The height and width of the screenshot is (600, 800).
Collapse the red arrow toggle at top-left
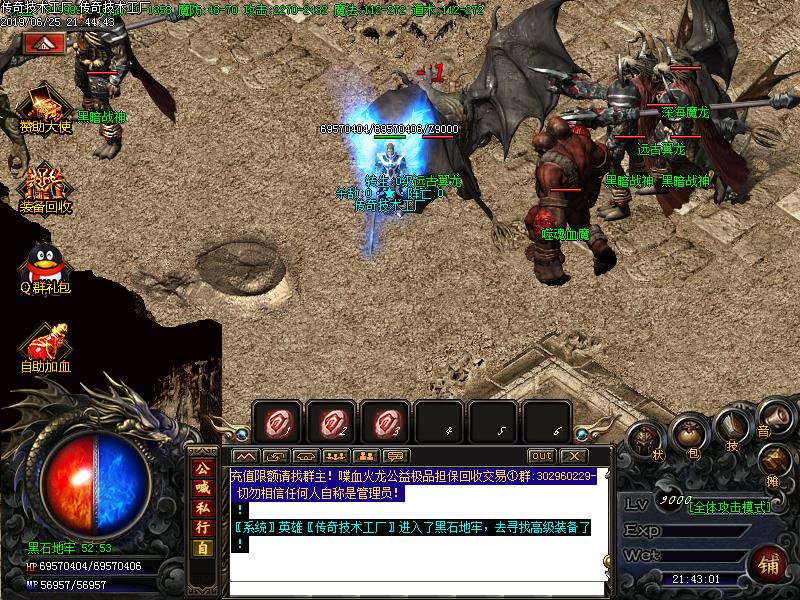tap(44, 44)
